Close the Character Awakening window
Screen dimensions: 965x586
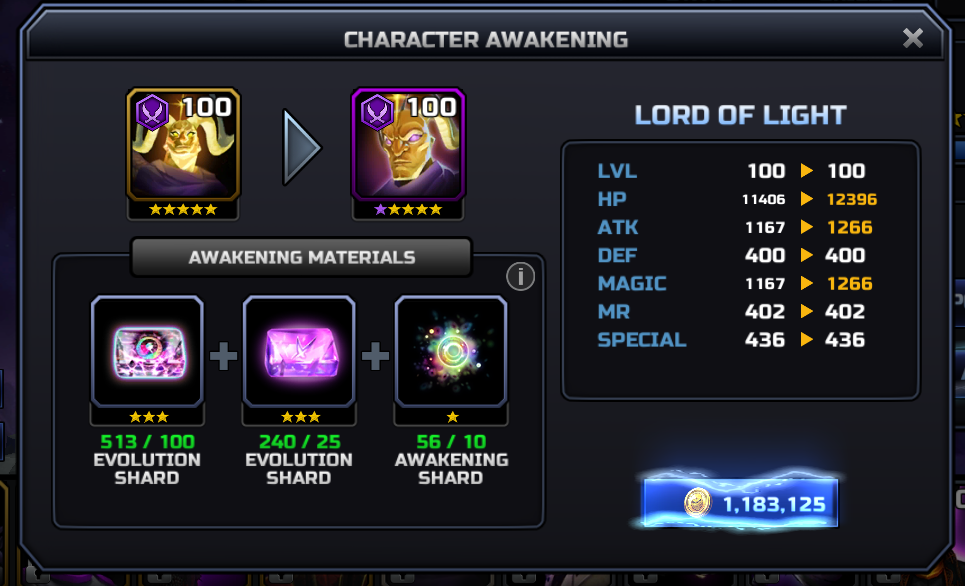pos(912,39)
